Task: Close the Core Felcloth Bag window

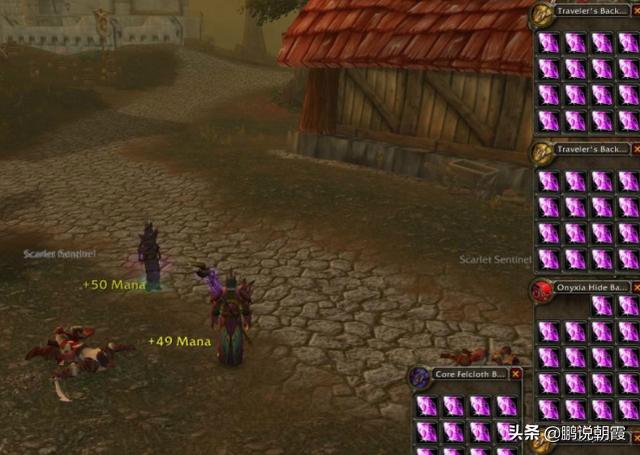Action: point(516,374)
